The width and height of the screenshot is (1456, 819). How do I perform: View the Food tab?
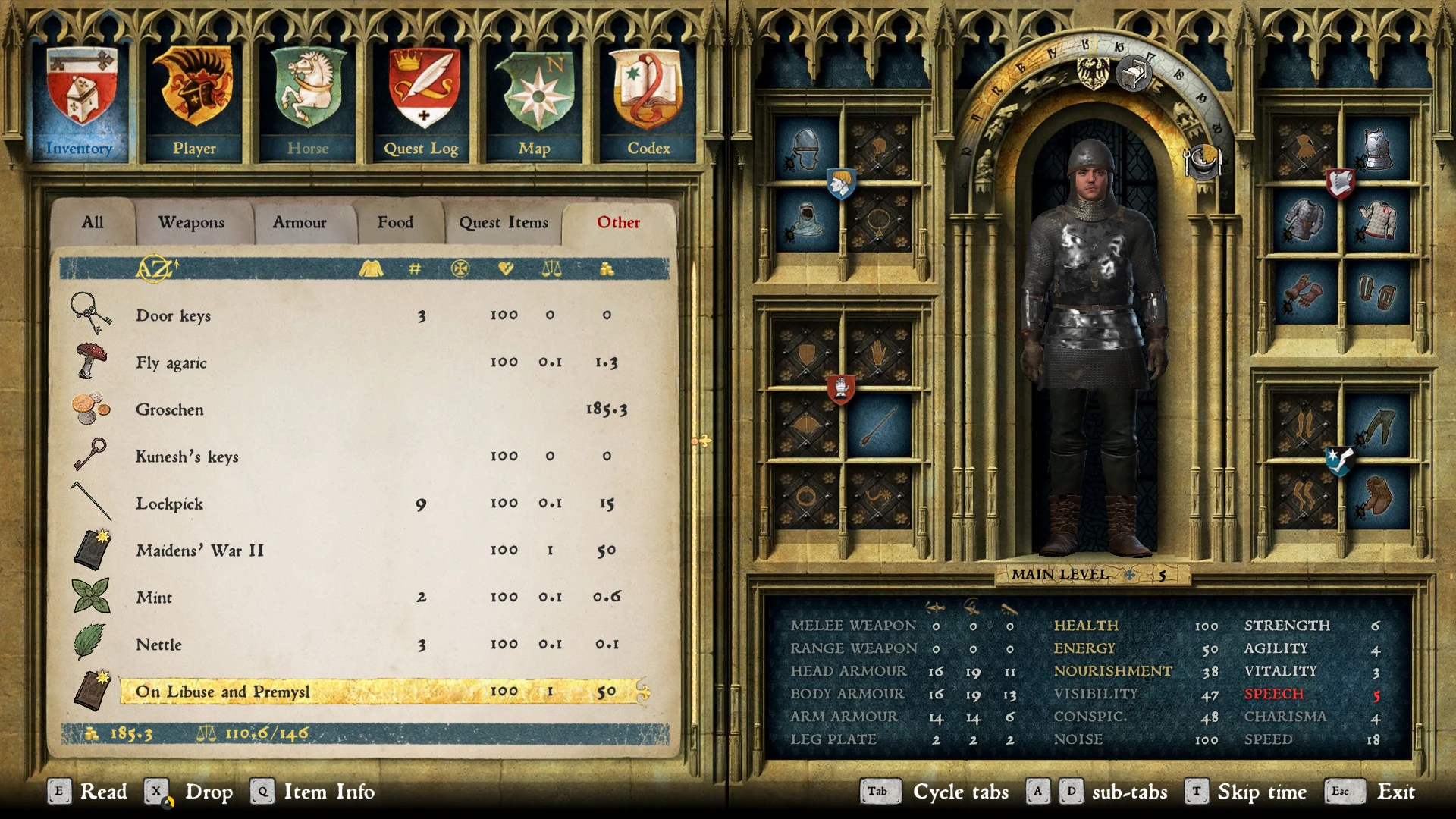pyautogui.click(x=395, y=222)
